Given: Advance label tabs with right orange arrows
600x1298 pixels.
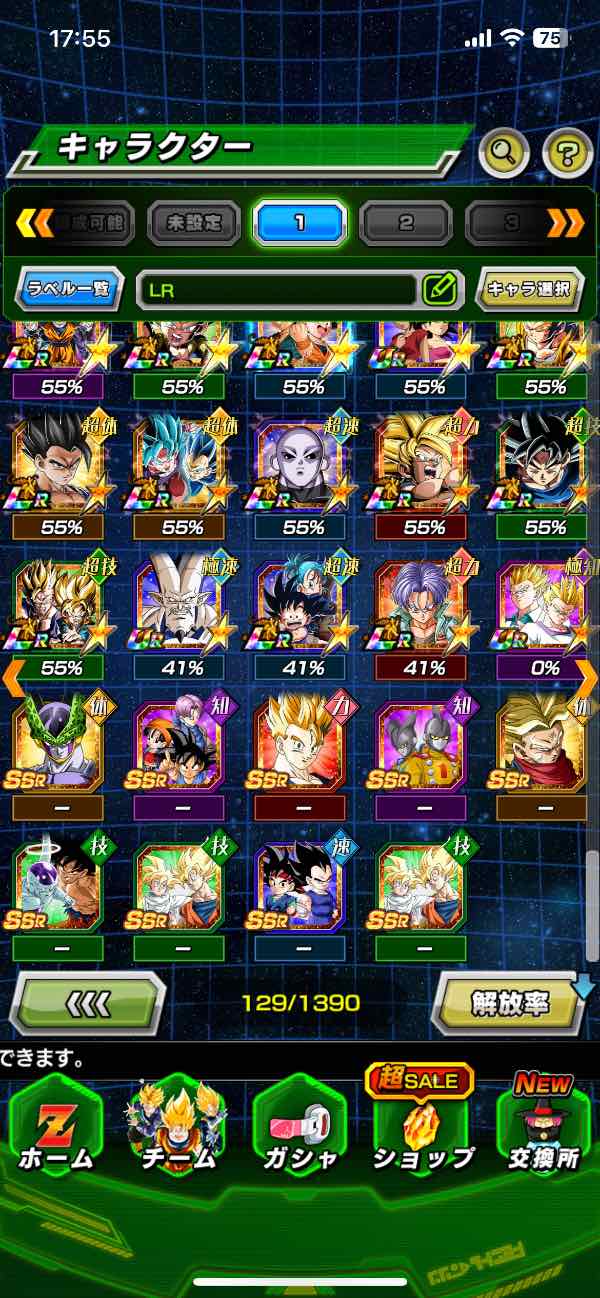Looking at the screenshot, I should (x=566, y=223).
